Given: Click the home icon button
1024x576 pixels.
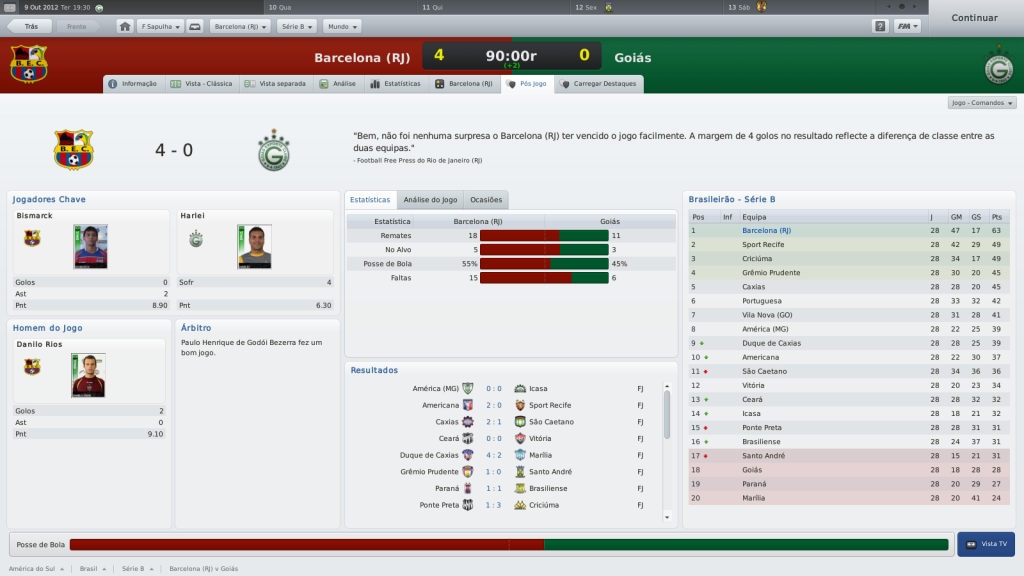Looking at the screenshot, I should click(x=125, y=26).
